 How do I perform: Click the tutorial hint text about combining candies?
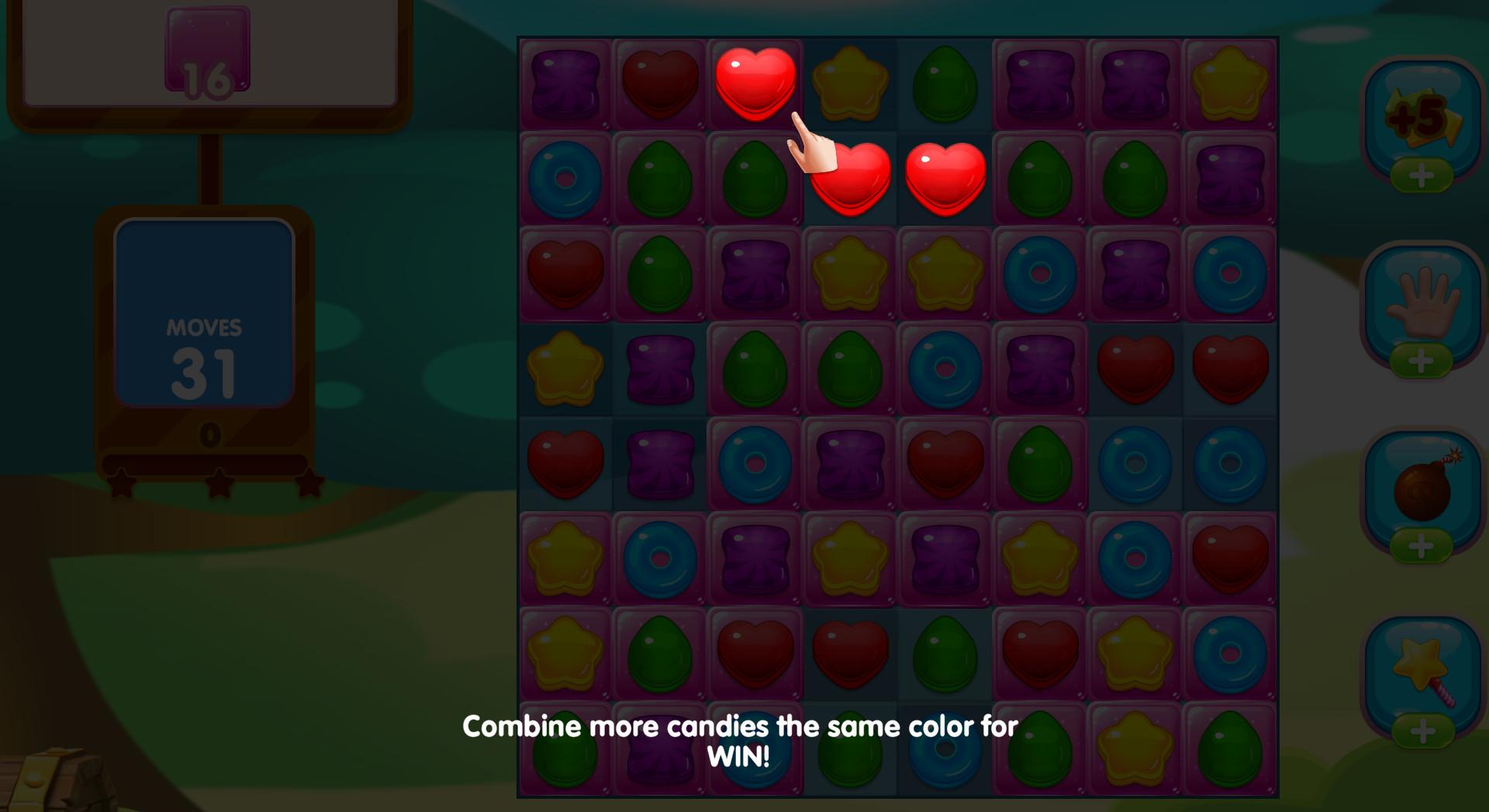click(x=739, y=742)
